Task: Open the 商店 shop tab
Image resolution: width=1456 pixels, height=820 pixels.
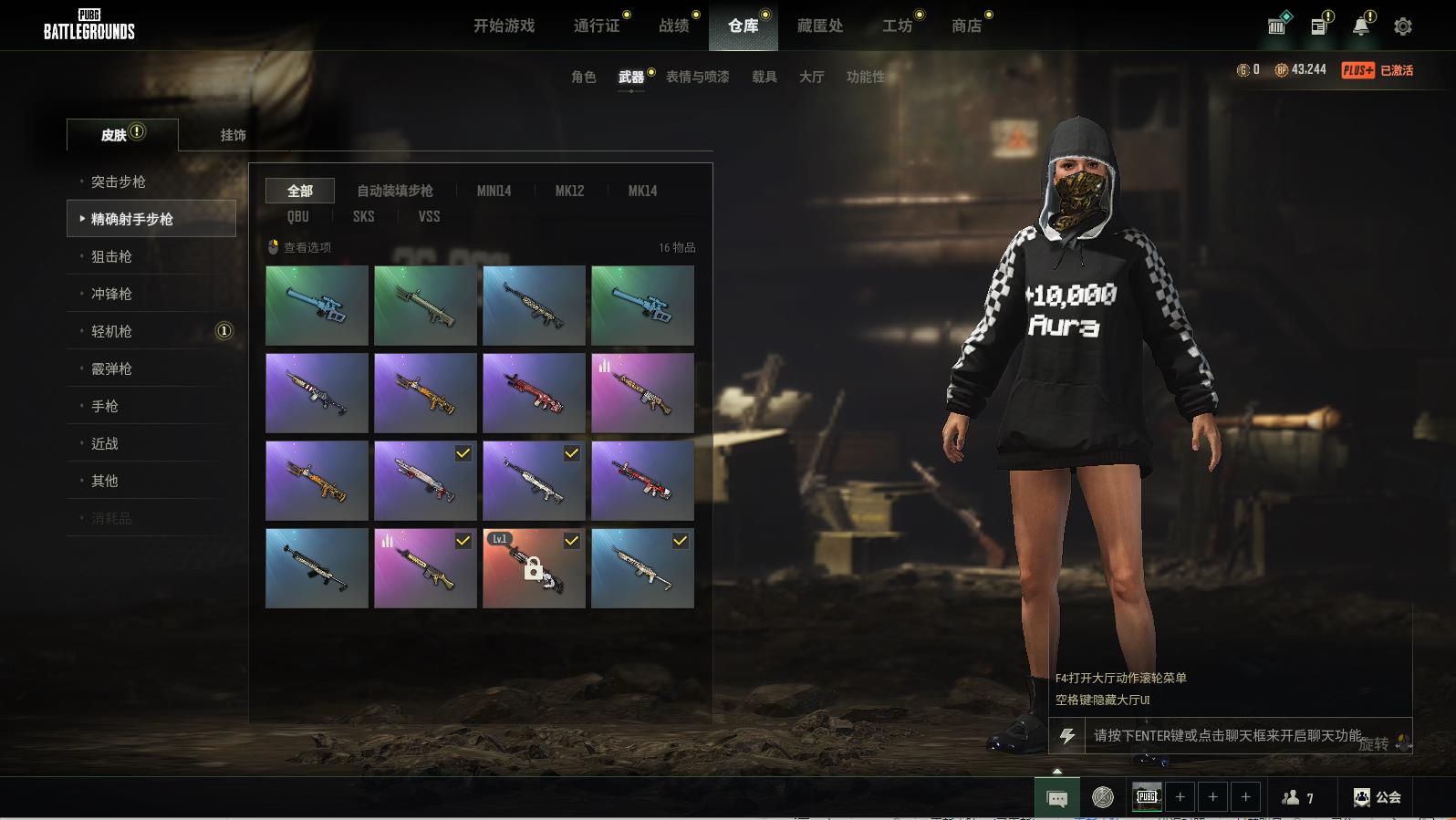Action: tap(966, 26)
